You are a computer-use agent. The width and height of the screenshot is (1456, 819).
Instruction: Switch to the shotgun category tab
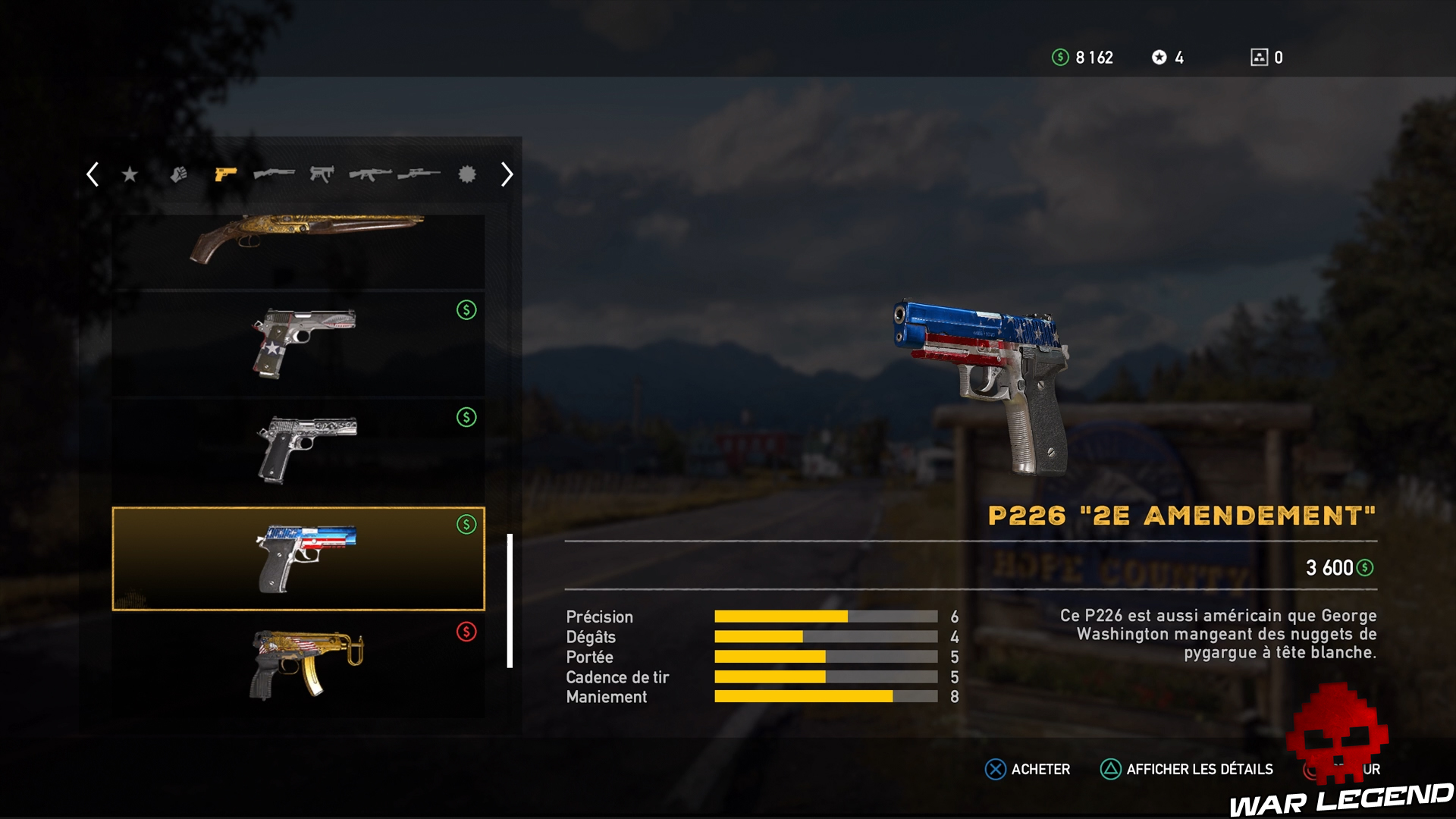pyautogui.click(x=274, y=174)
